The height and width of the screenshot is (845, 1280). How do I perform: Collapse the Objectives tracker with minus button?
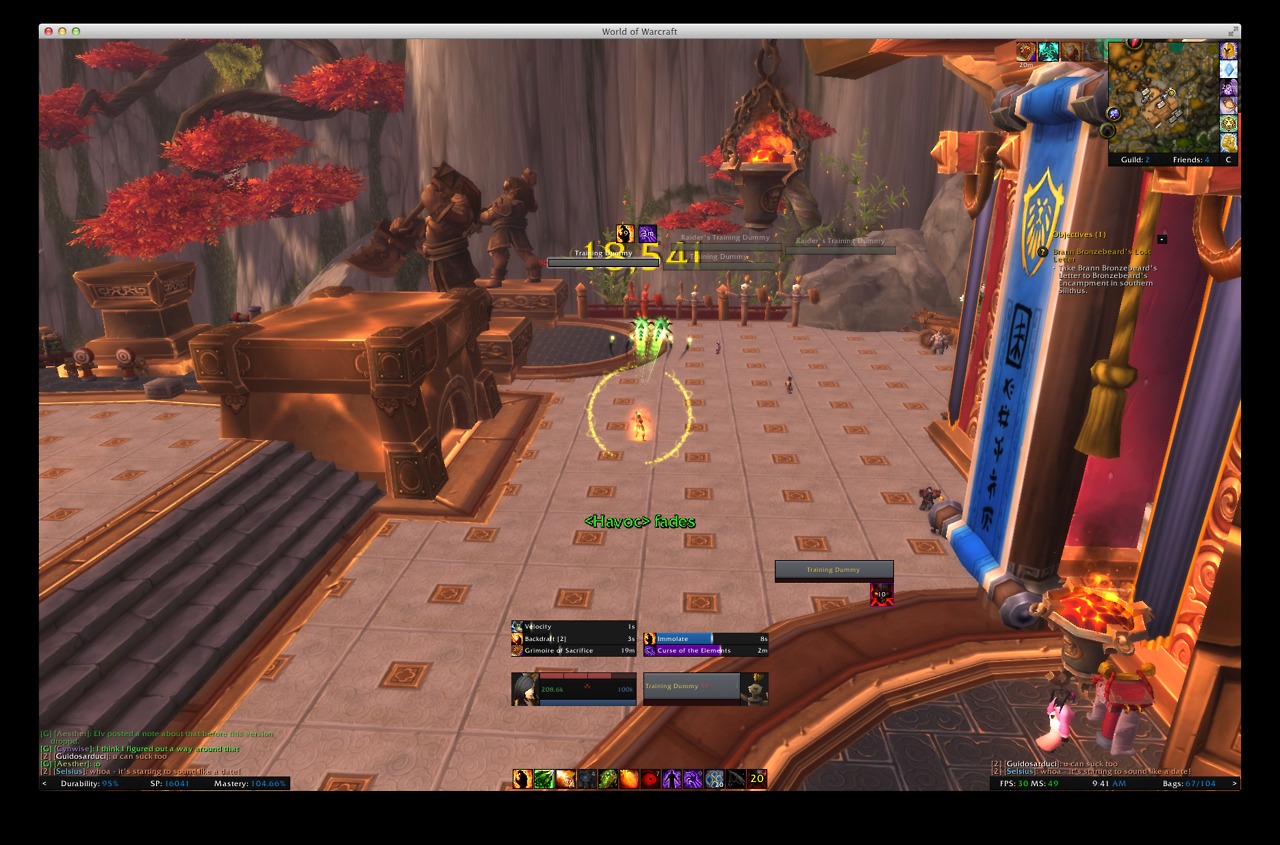click(1162, 239)
